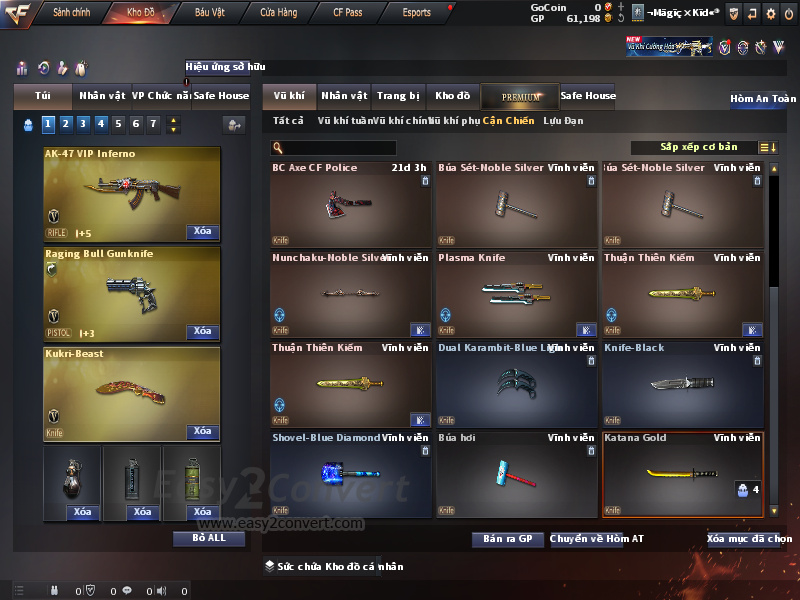The width and height of the screenshot is (800, 600).
Task: Go to the CF Pass tab
Action: click(347, 13)
